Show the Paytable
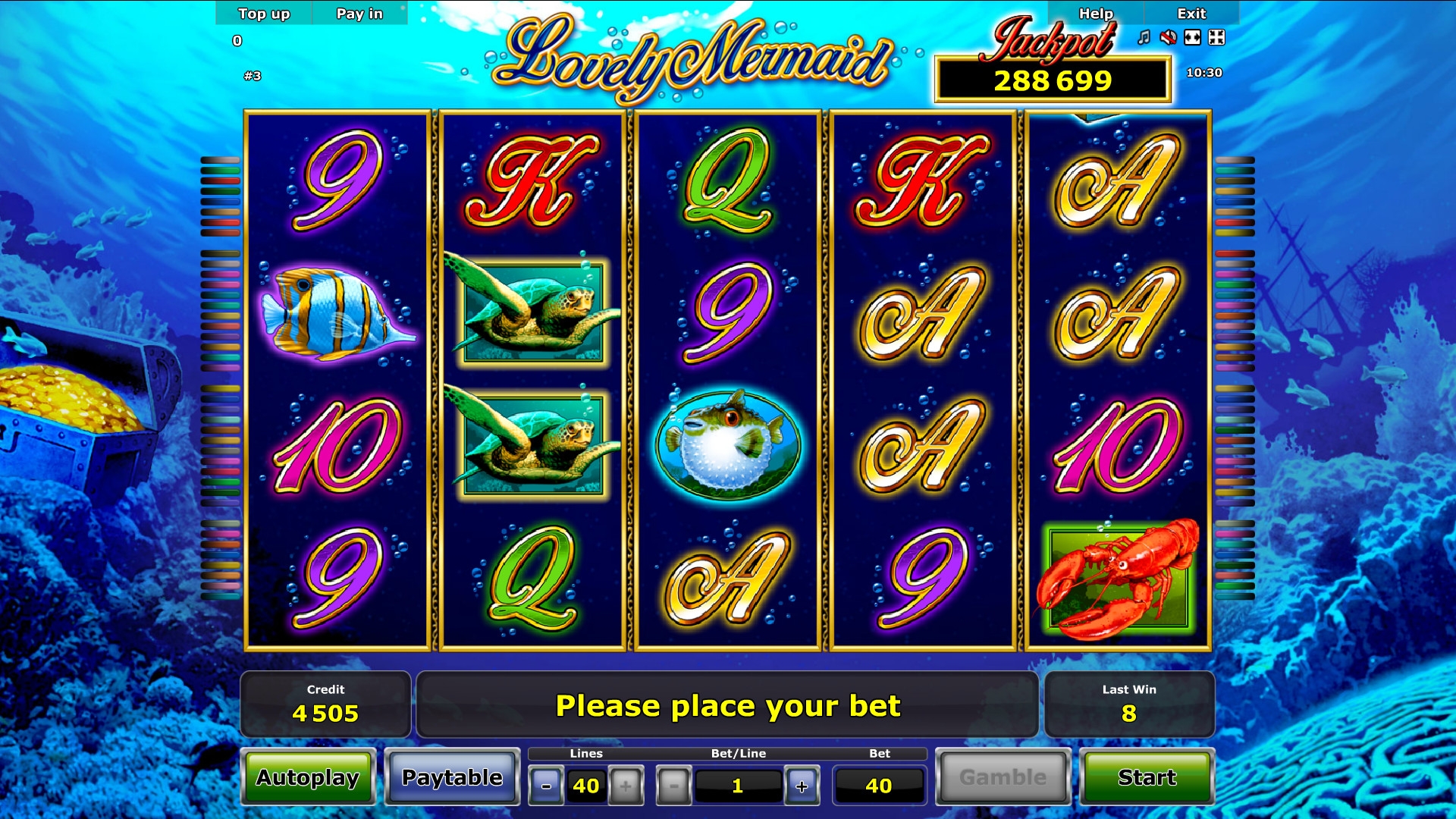 [x=452, y=777]
